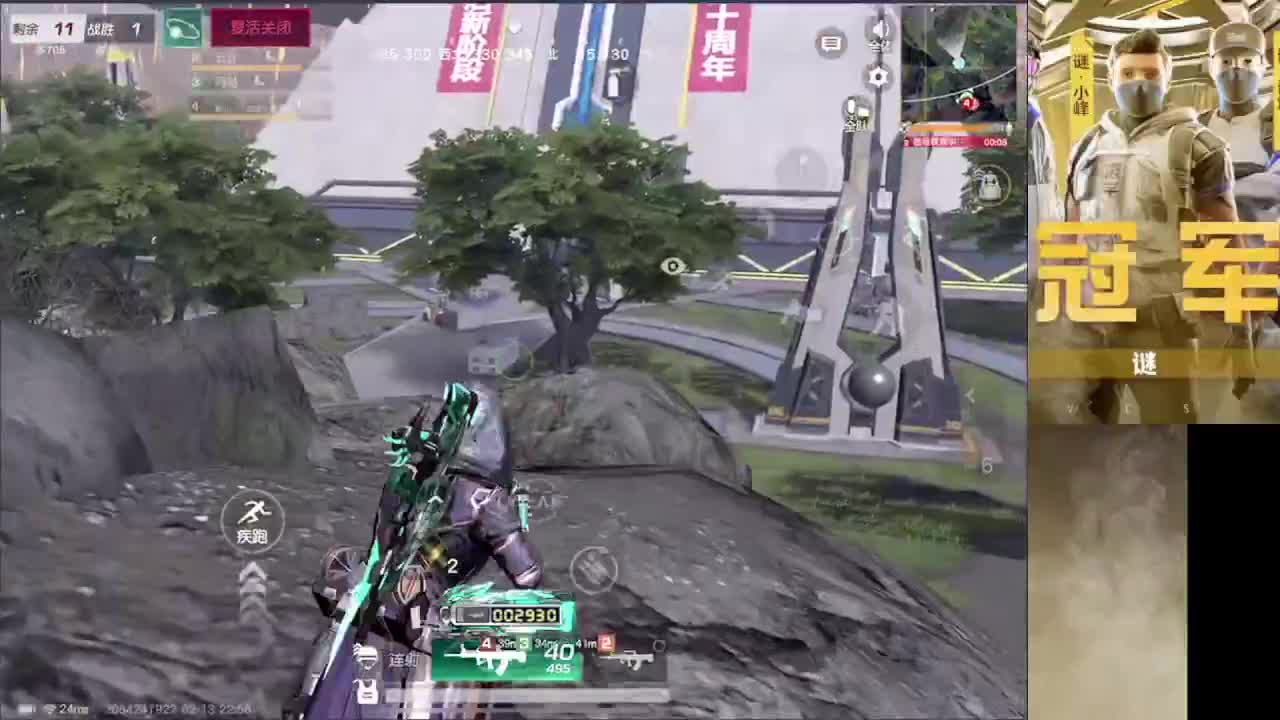This screenshot has height=720, width=1280.
Task: Open attachment slot marked 3 on the rifle
Action: [523, 643]
